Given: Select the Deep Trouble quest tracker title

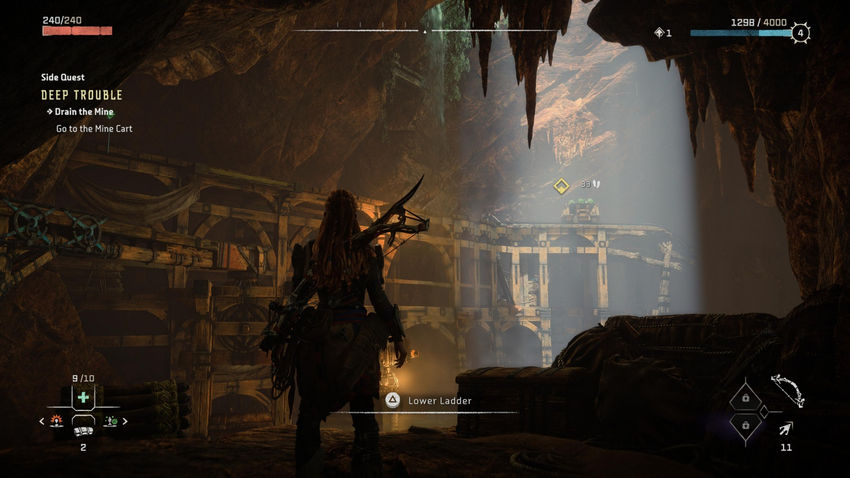Looking at the screenshot, I should coord(82,95).
